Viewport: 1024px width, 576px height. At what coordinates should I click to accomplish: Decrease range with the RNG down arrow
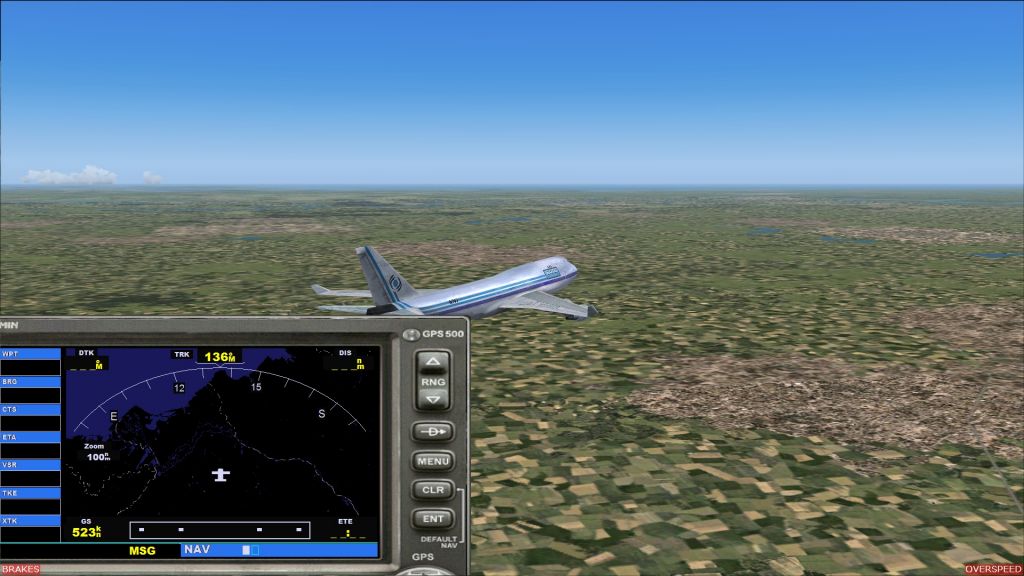(x=432, y=401)
